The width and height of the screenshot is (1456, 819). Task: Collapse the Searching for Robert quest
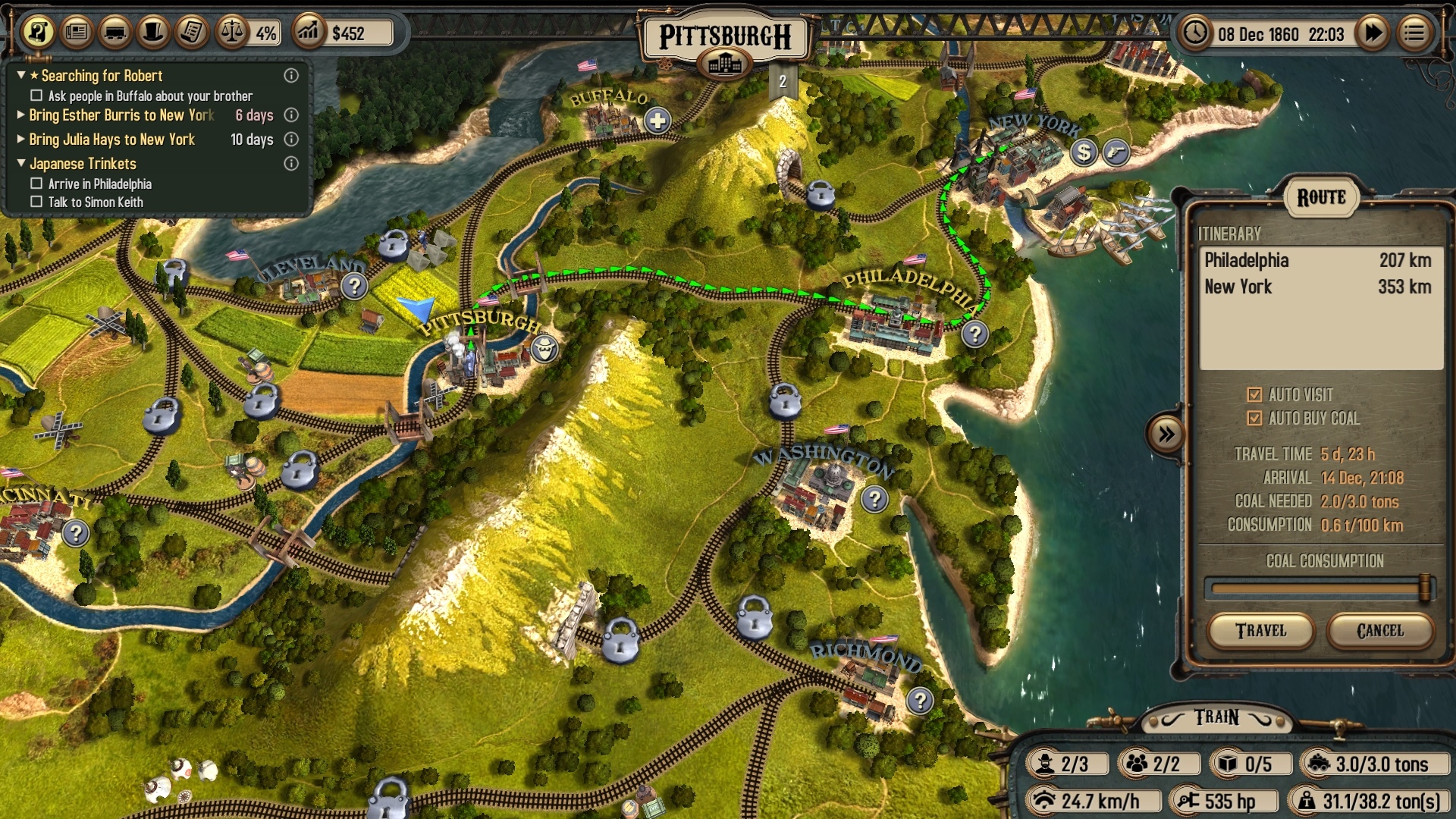pyautogui.click(x=20, y=75)
